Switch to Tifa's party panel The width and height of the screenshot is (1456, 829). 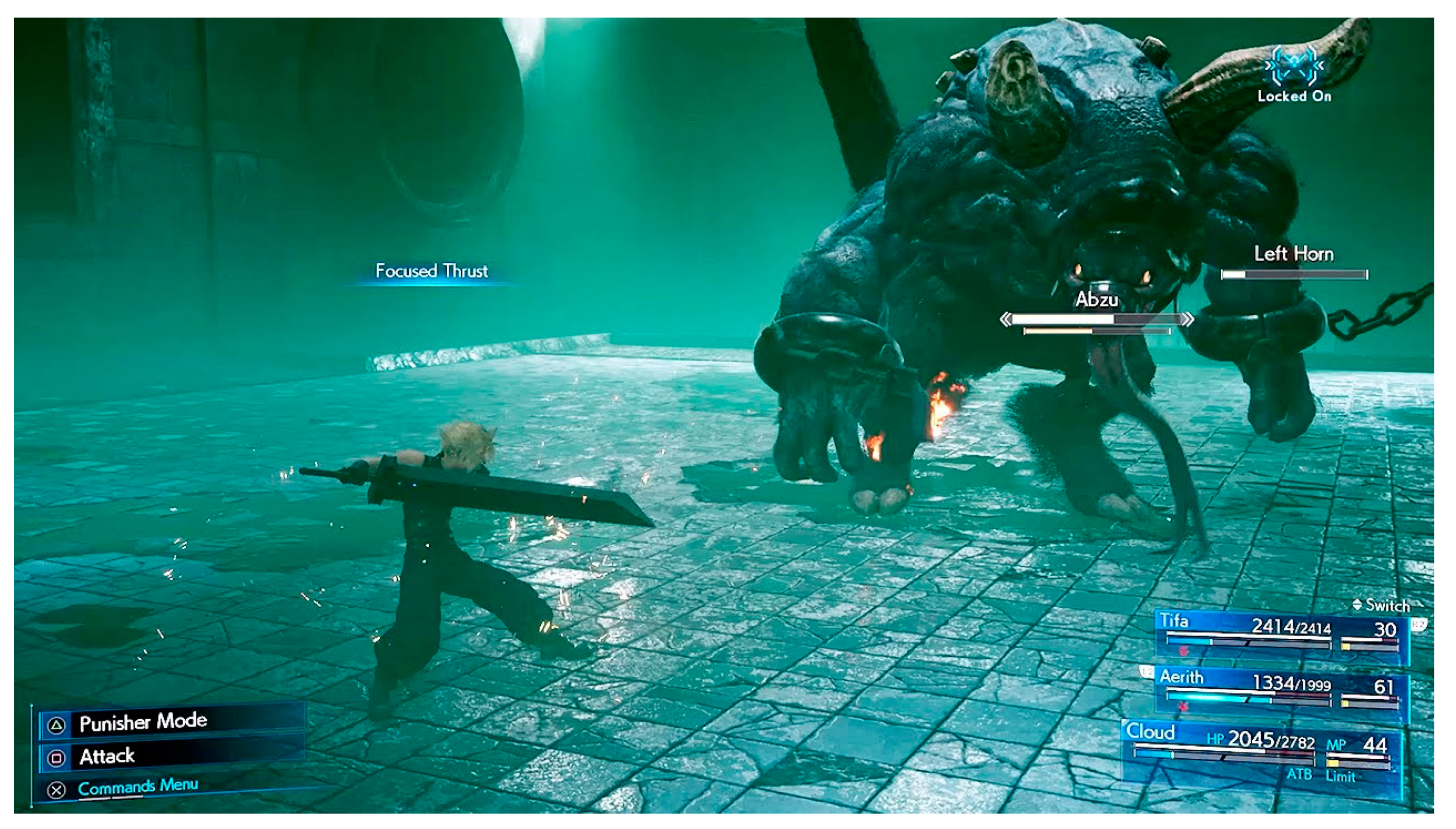pos(1281,637)
